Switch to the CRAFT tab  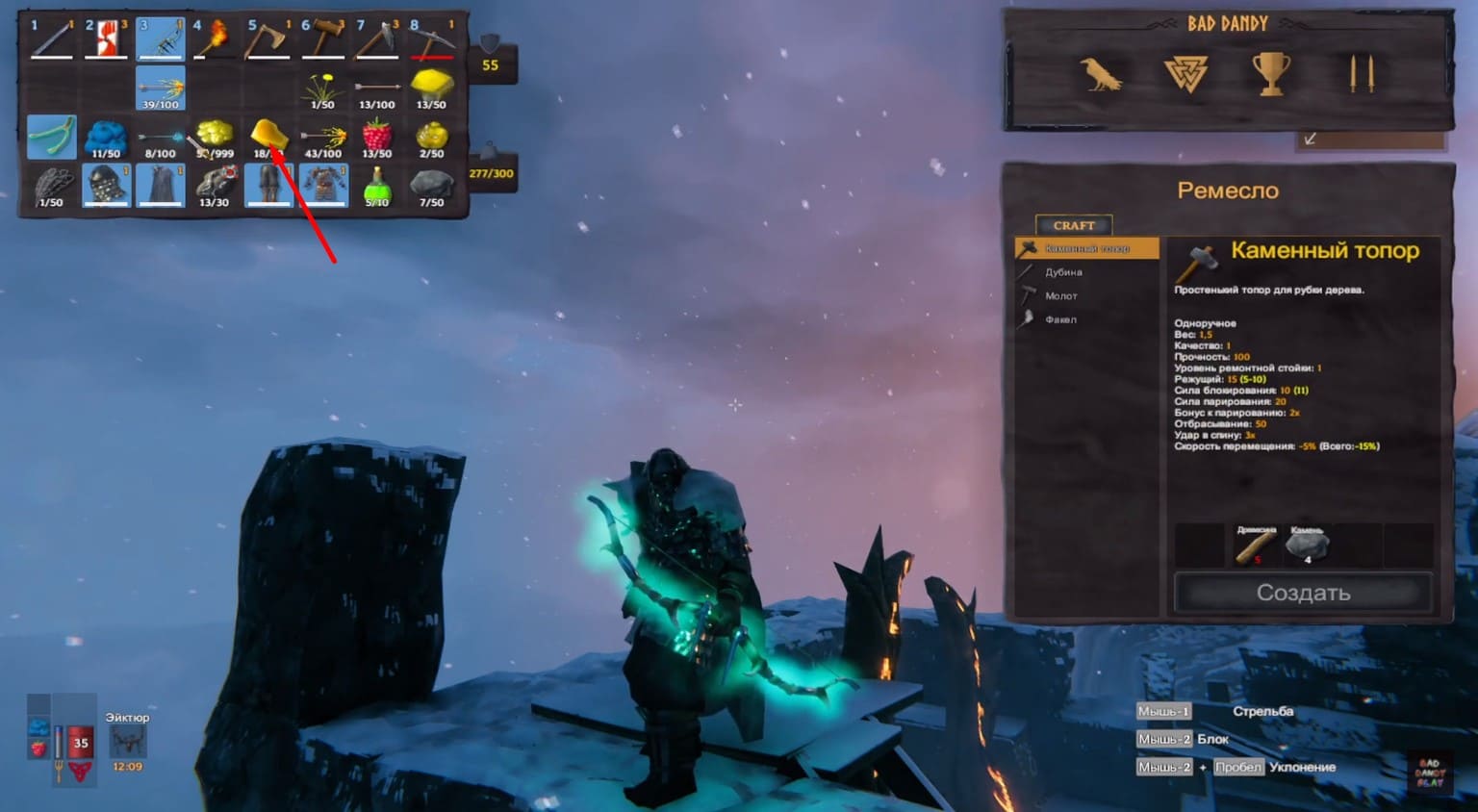coord(1074,225)
